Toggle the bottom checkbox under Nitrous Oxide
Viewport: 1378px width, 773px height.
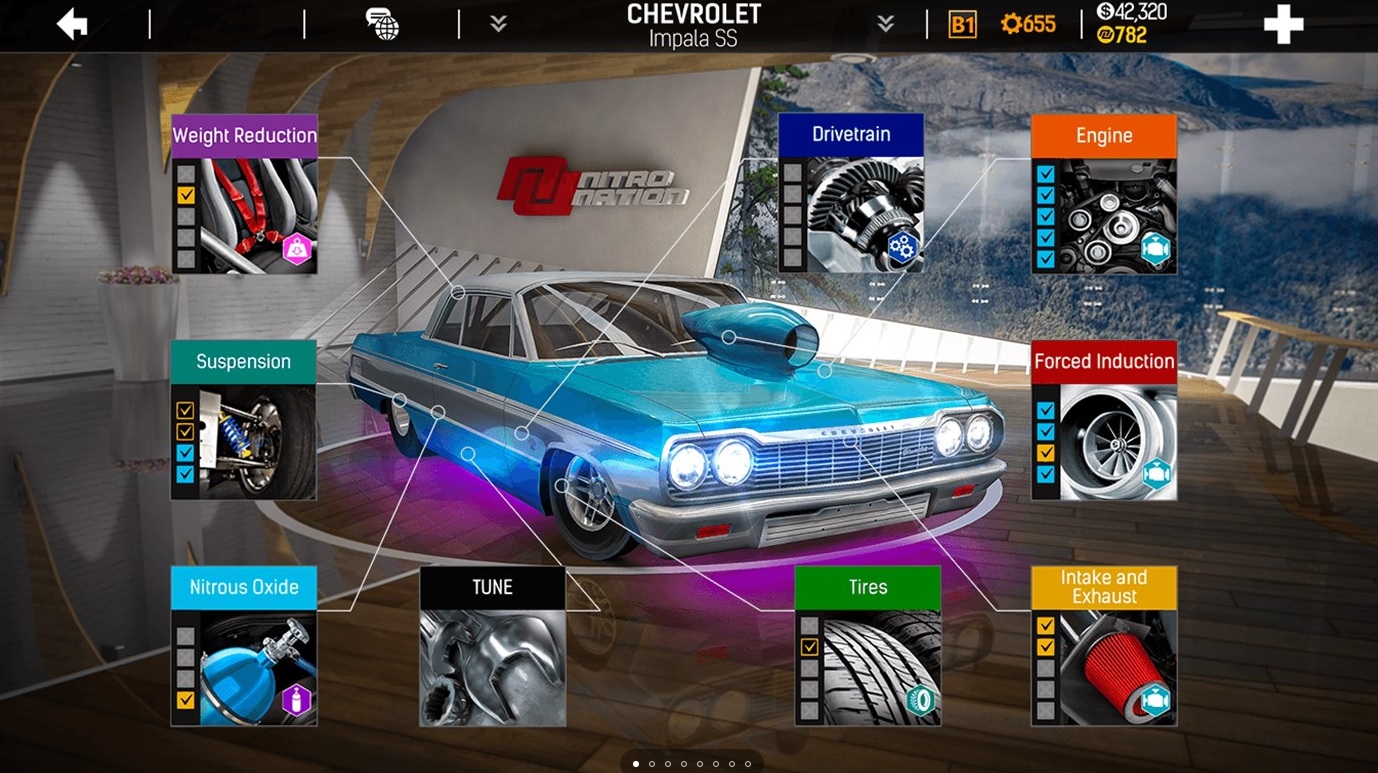pyautogui.click(x=185, y=700)
